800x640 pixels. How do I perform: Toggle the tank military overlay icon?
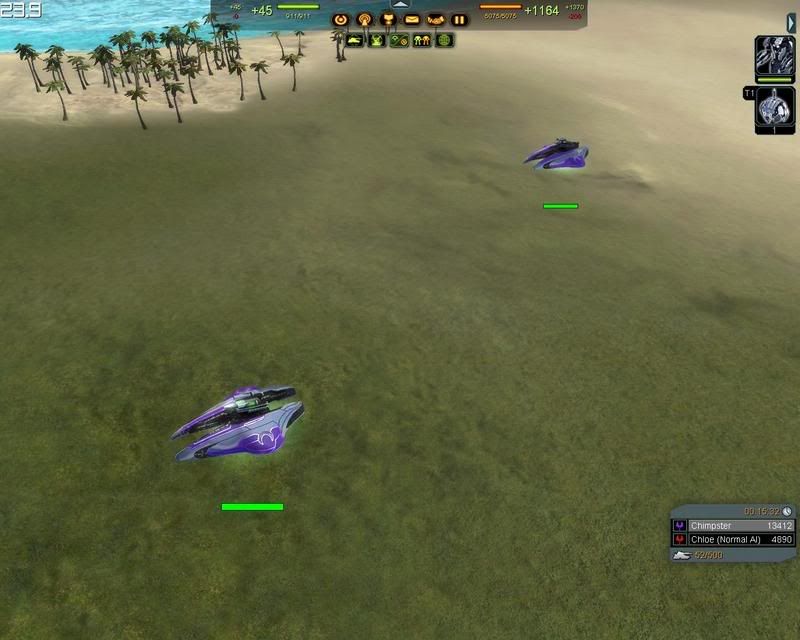pyautogui.click(x=354, y=41)
